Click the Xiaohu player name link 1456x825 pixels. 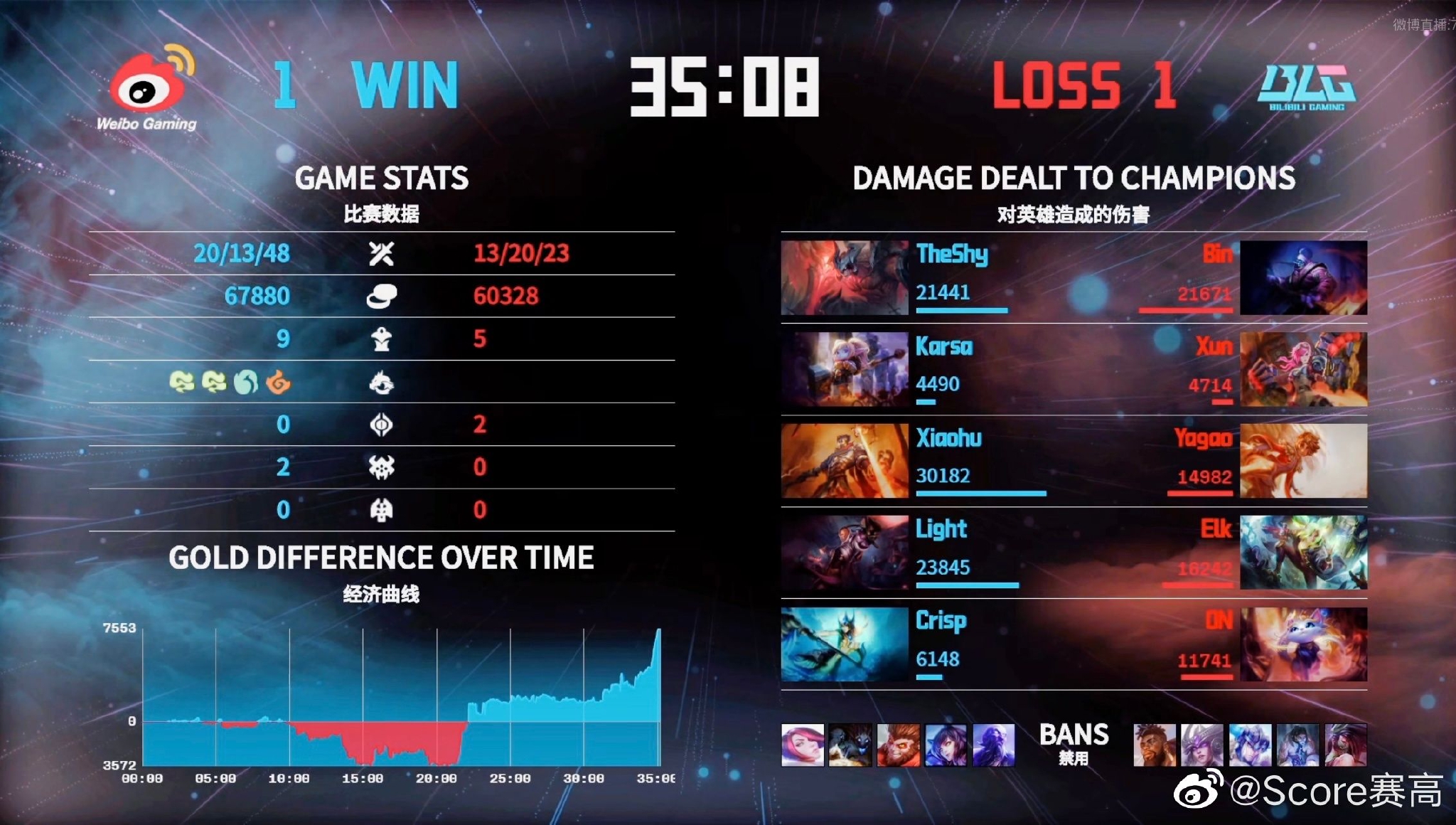[x=950, y=439]
